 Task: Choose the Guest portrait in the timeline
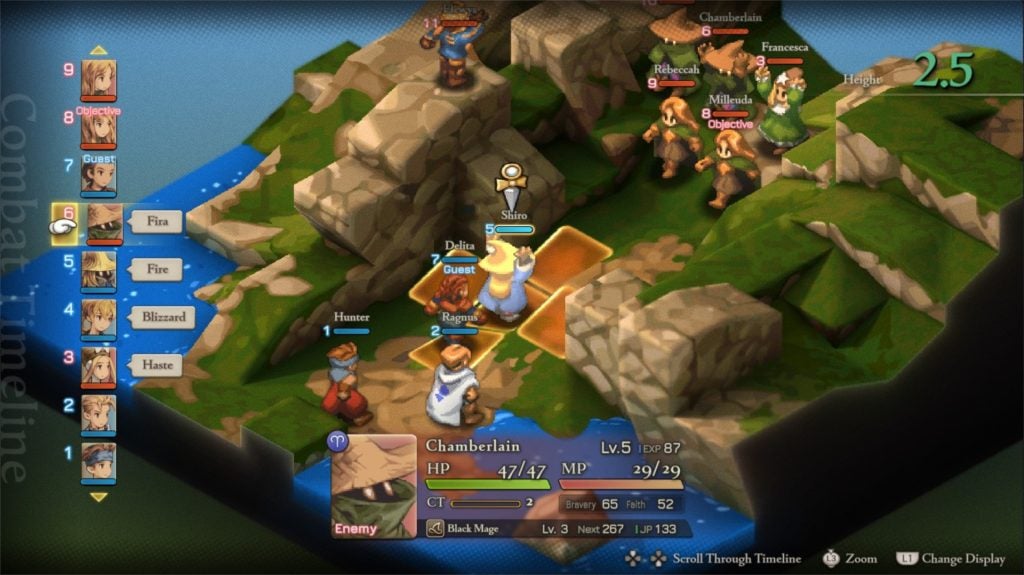(x=98, y=176)
